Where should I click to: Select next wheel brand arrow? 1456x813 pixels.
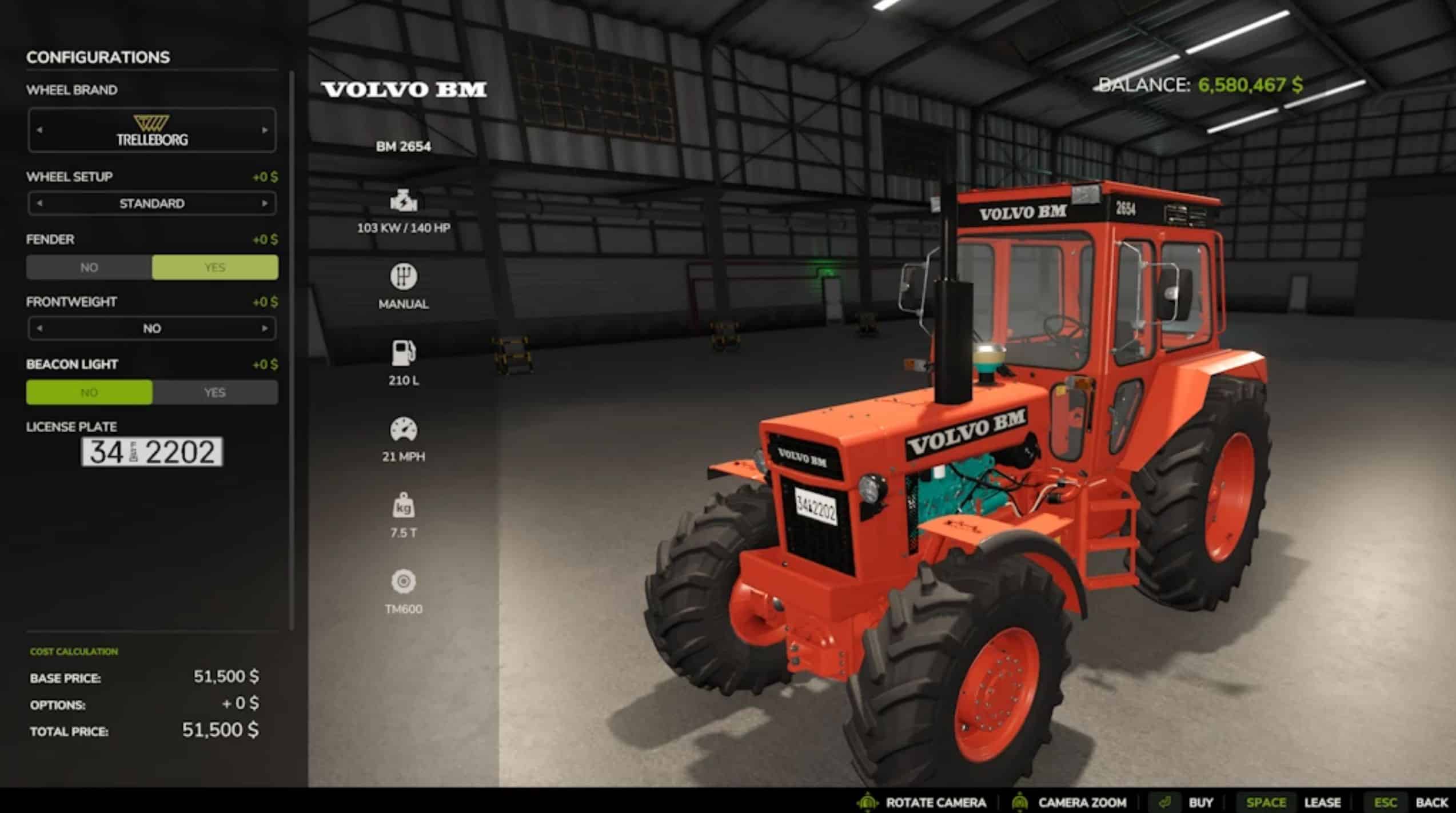pos(265,130)
